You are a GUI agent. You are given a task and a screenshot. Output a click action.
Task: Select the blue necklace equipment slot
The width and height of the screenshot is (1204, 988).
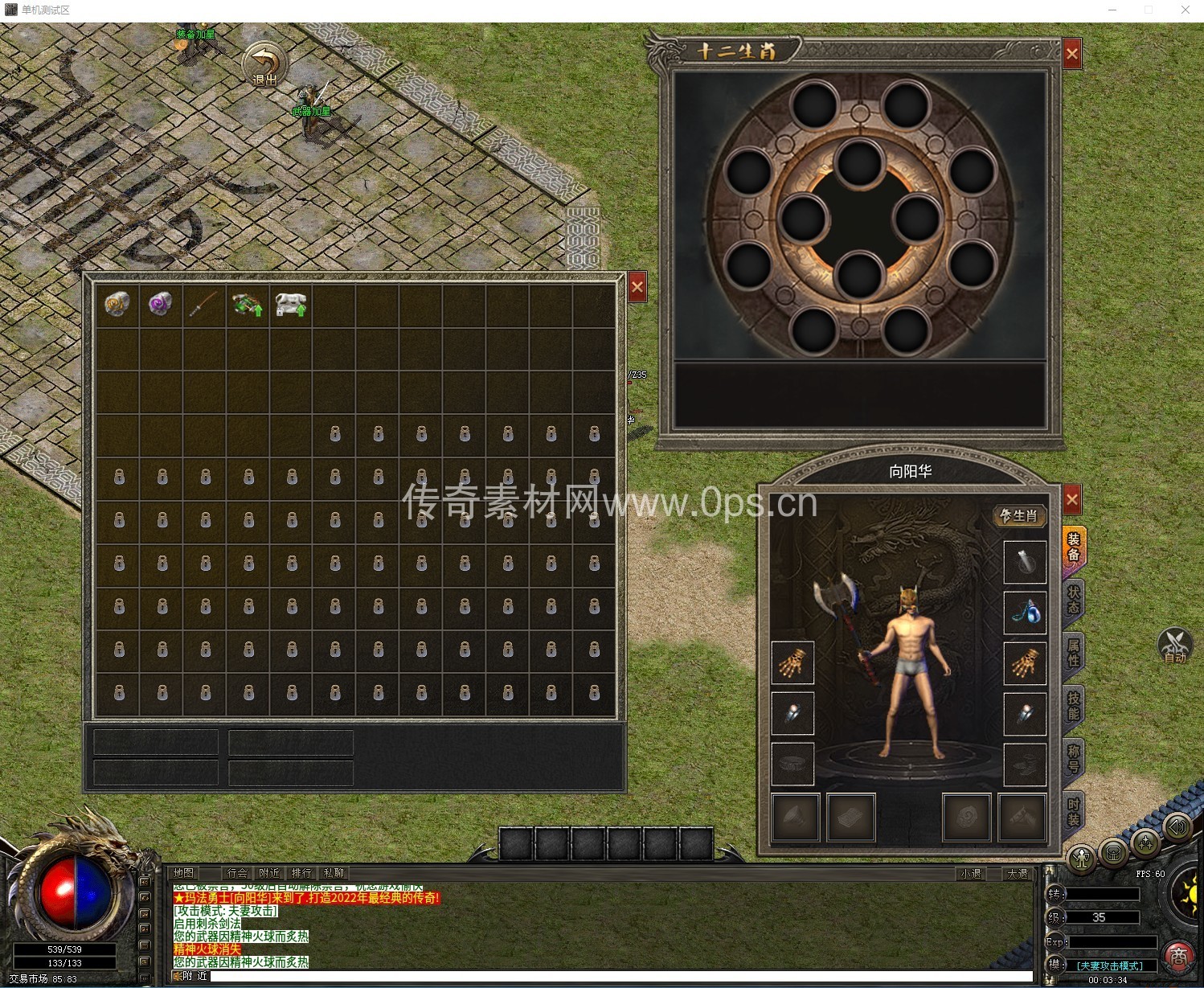[1025, 612]
